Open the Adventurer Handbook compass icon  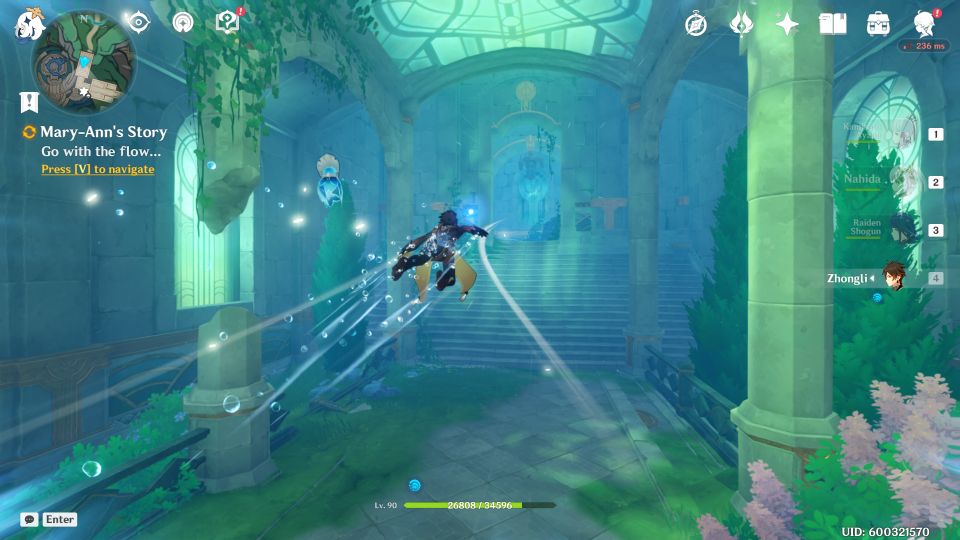click(696, 24)
